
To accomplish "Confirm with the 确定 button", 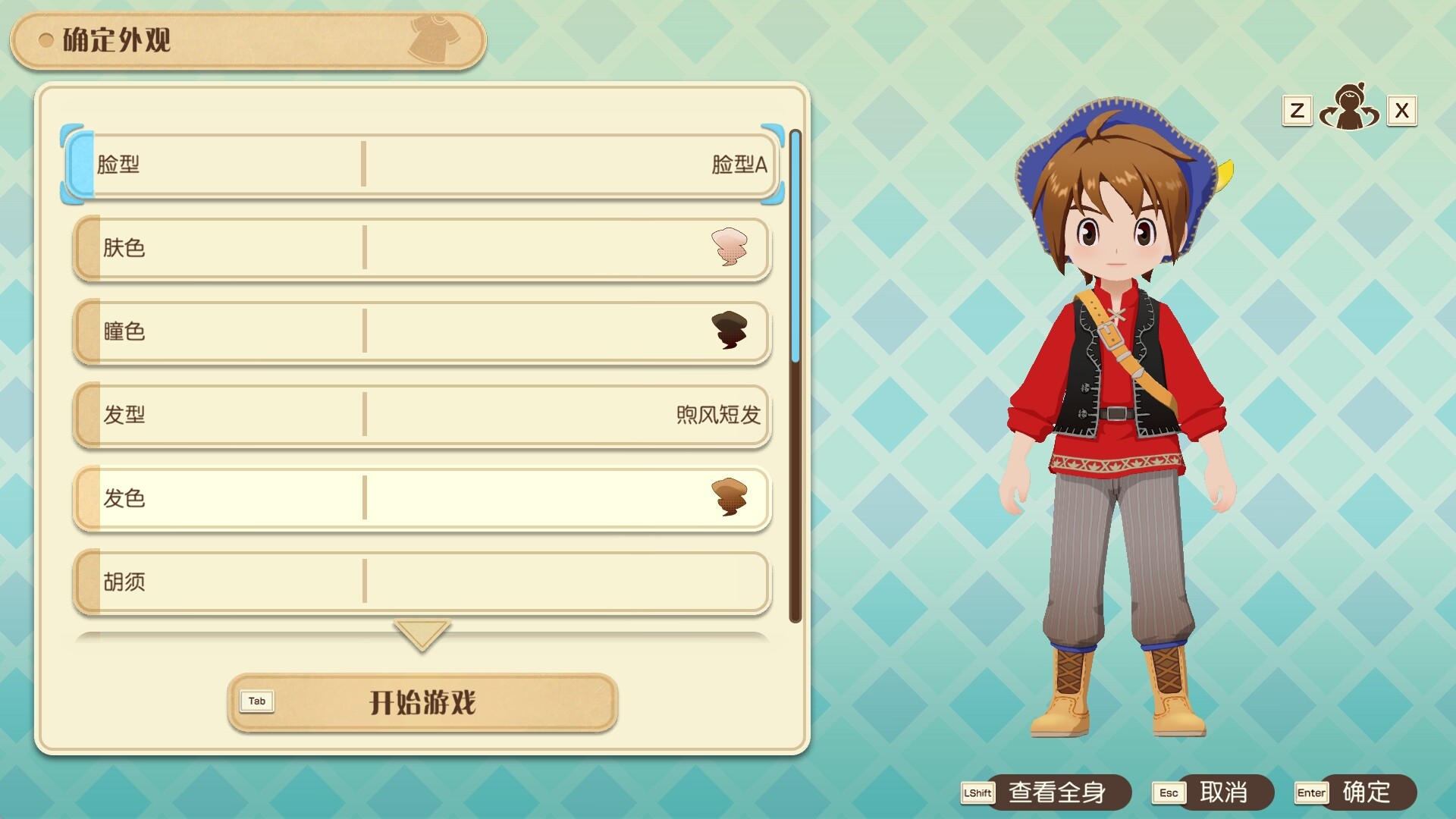I will click(x=1366, y=792).
